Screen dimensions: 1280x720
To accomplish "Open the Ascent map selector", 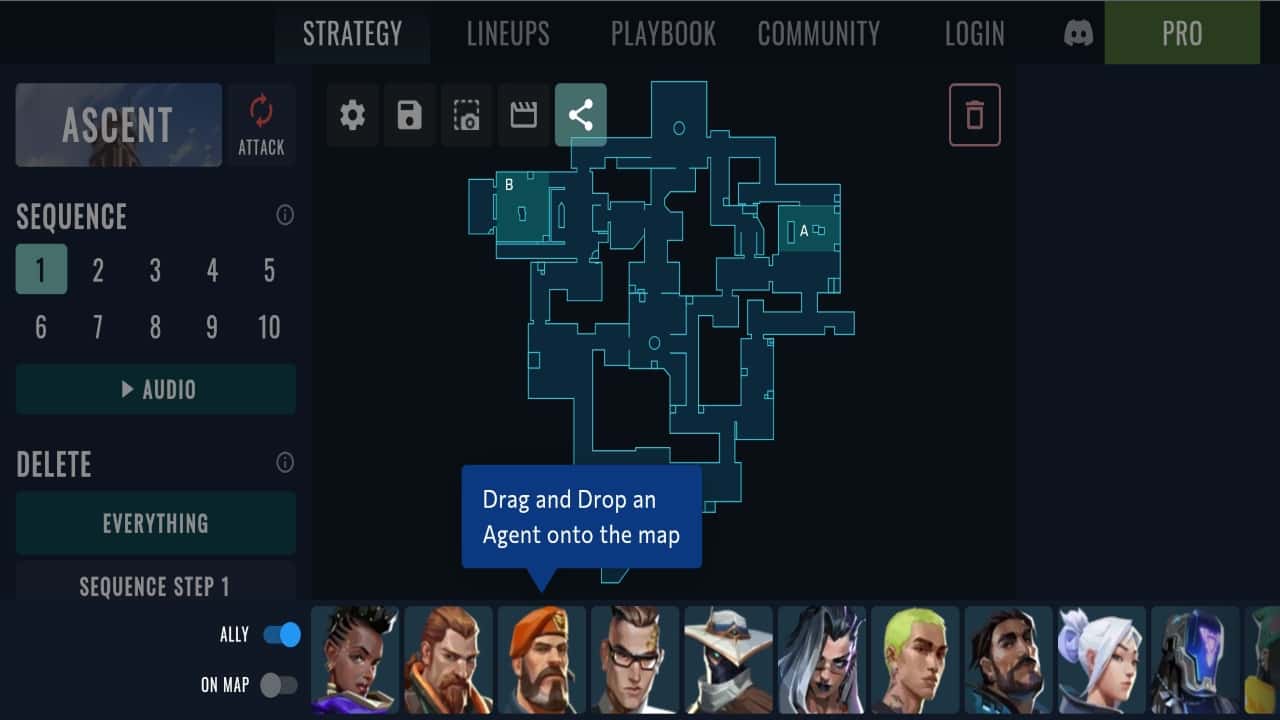I will [118, 124].
